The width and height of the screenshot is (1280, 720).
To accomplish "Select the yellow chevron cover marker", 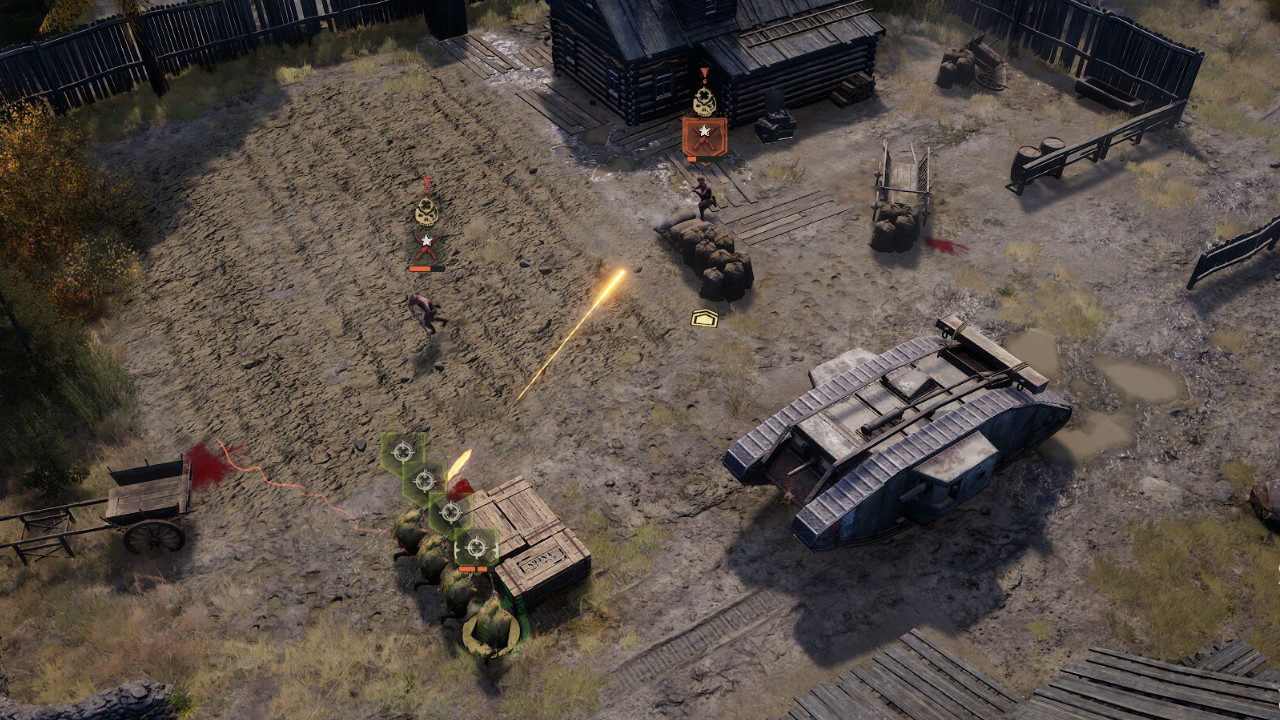I will (x=704, y=318).
